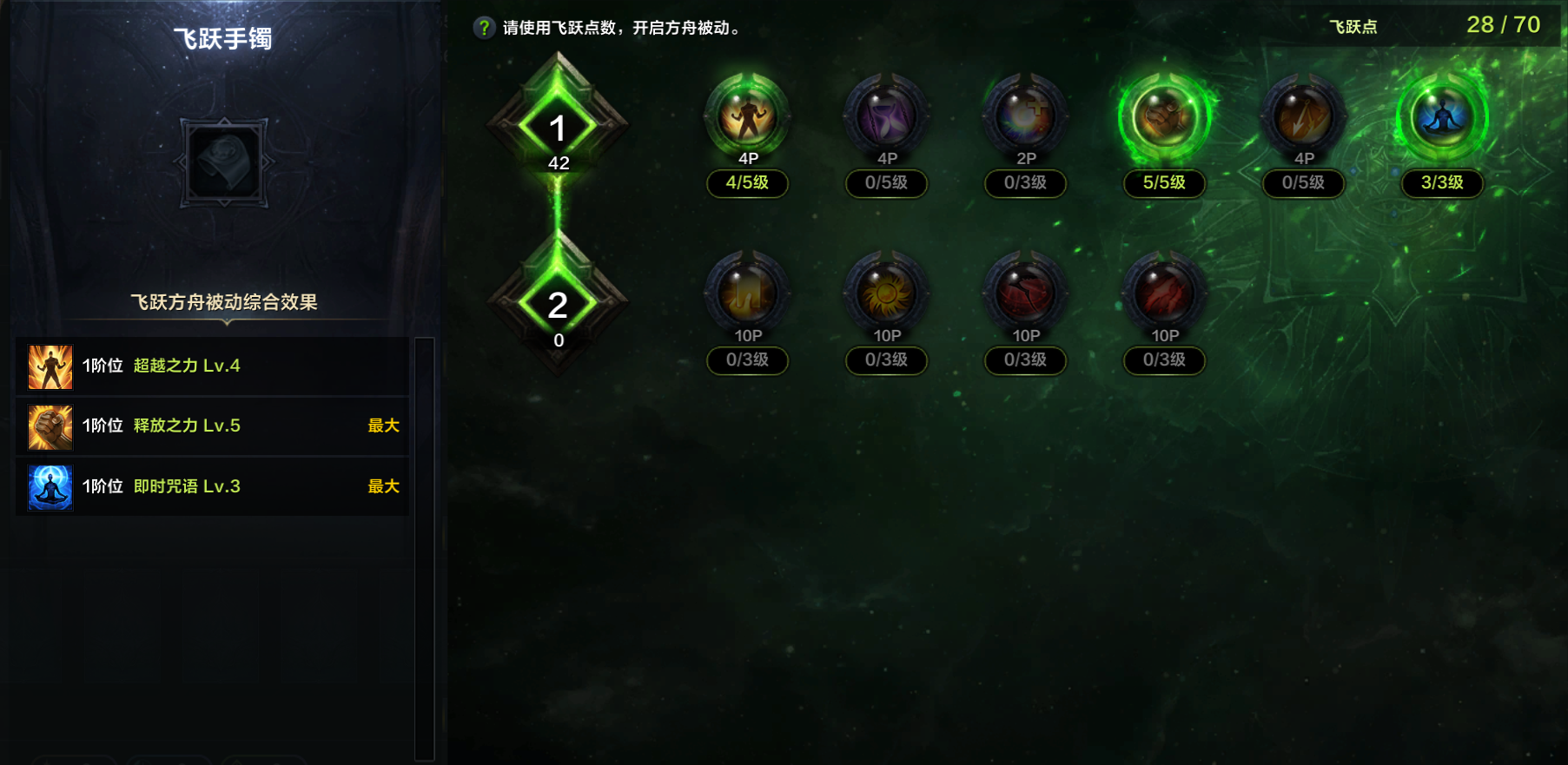Select the red slash 10P passive

click(x=1025, y=294)
